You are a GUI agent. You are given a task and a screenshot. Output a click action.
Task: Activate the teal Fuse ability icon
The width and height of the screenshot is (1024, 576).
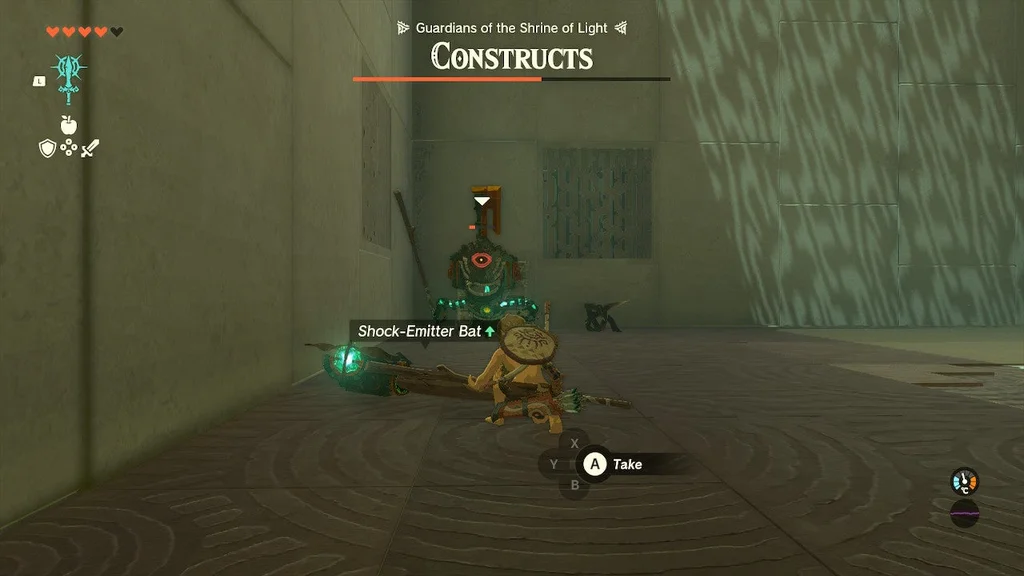click(x=69, y=78)
